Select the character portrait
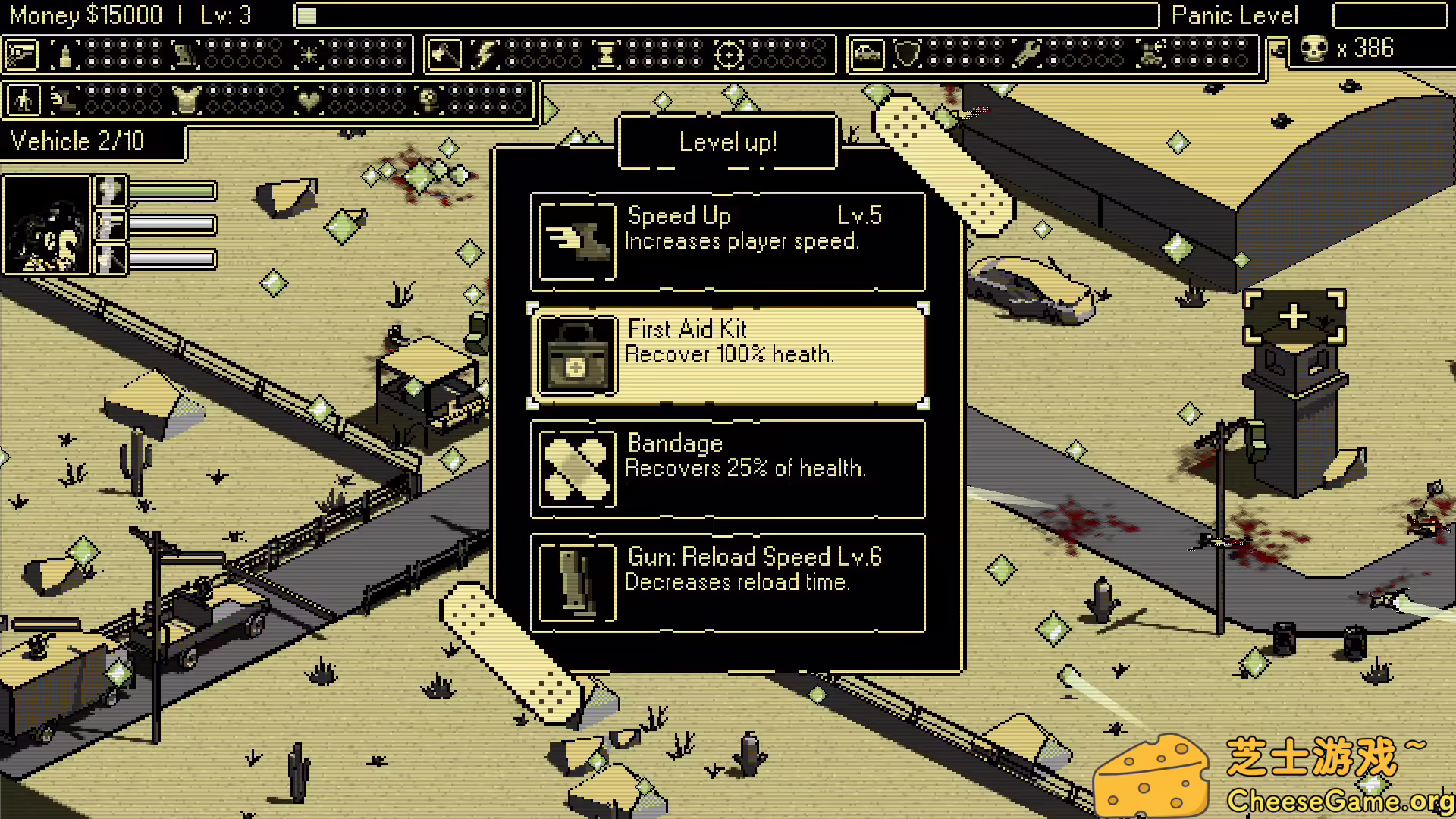Image resolution: width=1456 pixels, height=819 pixels. pos(47,224)
